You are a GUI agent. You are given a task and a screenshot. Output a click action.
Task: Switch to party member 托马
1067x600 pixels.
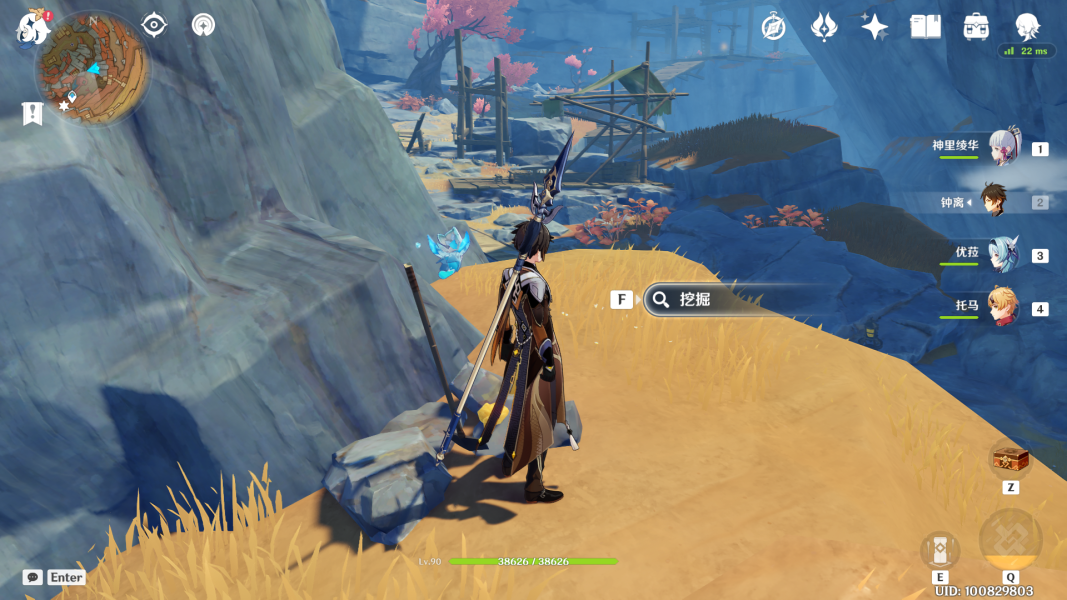1003,308
